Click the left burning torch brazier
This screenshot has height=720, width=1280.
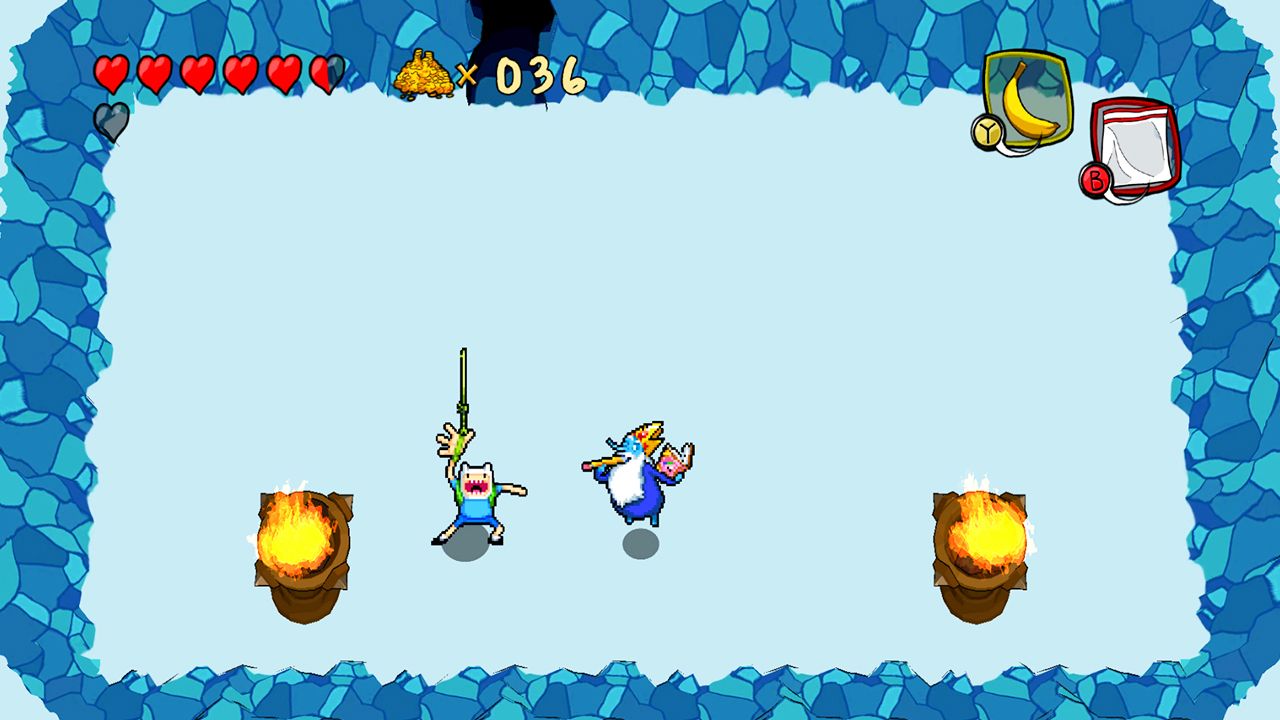click(x=300, y=540)
